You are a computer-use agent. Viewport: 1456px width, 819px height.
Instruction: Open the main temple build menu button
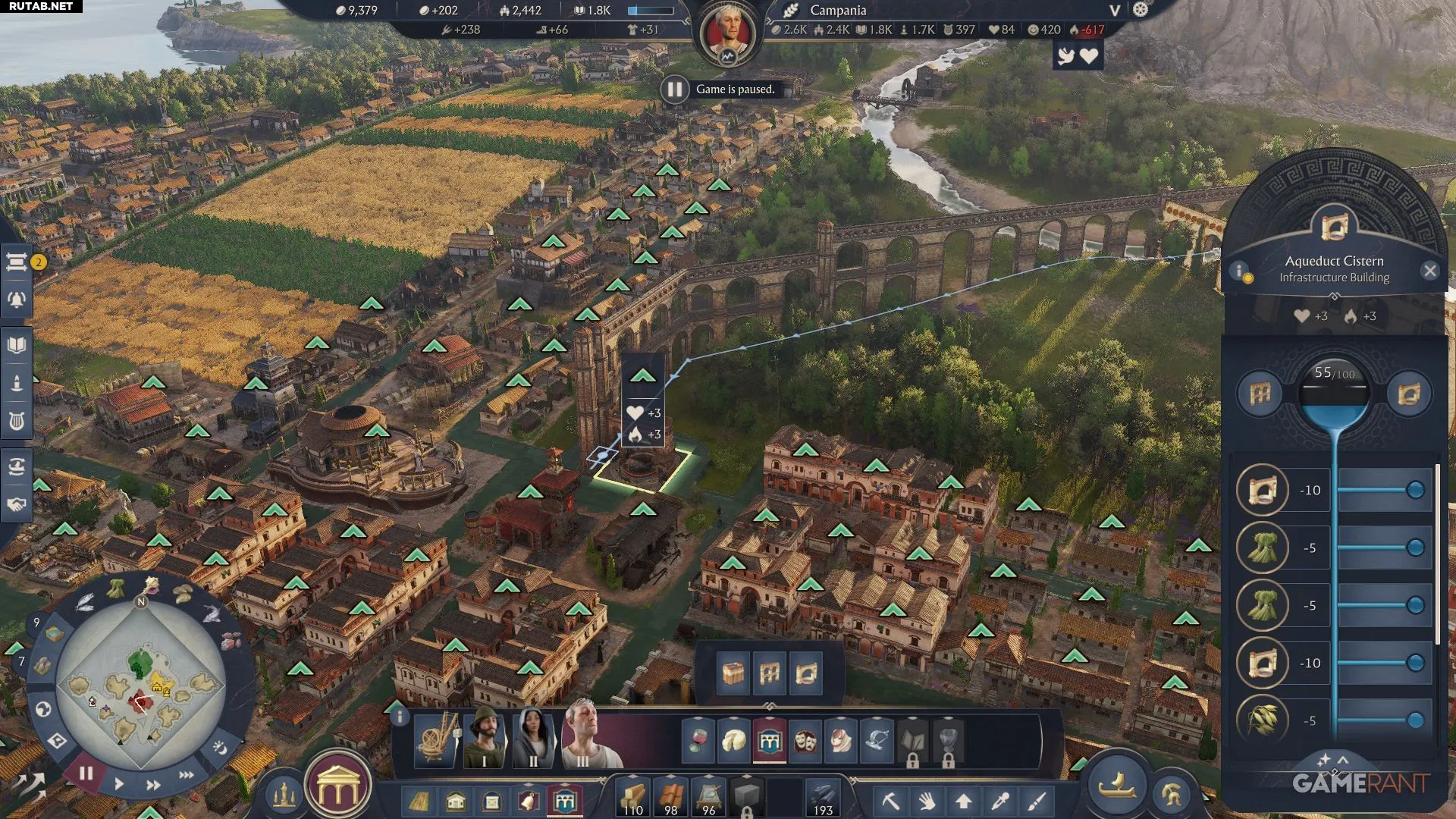coord(338,790)
